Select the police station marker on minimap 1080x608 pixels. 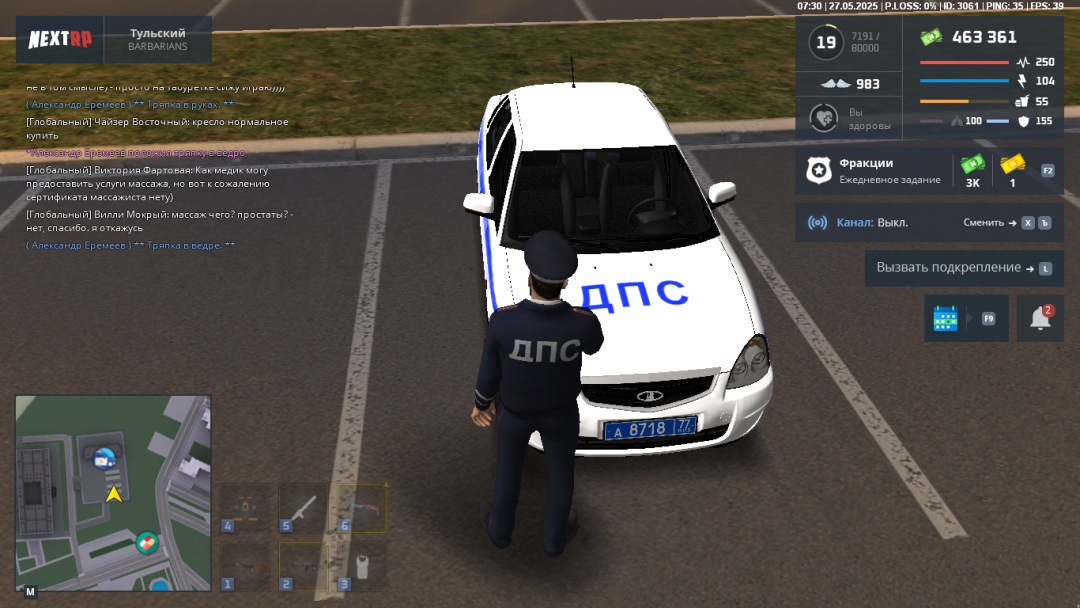pos(102,459)
